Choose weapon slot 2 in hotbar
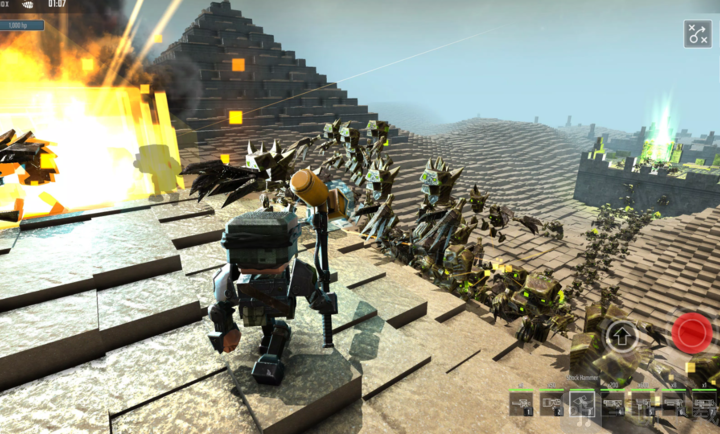The image size is (720, 434). point(552,403)
